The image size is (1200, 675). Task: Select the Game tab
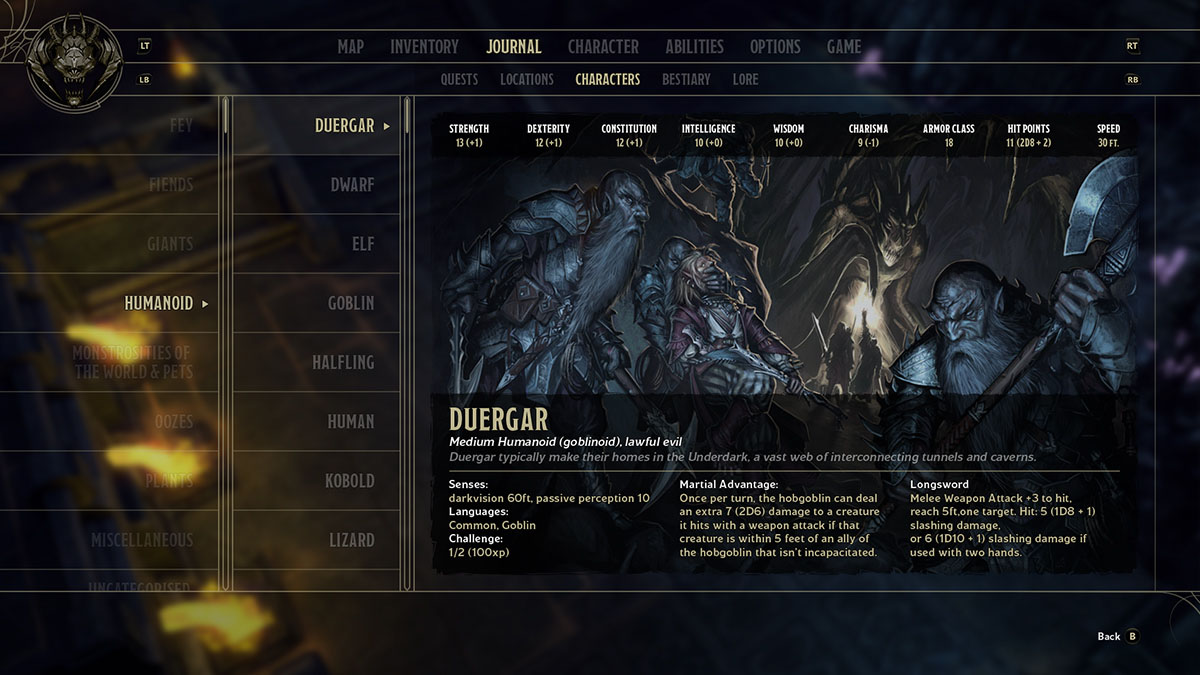[844, 47]
